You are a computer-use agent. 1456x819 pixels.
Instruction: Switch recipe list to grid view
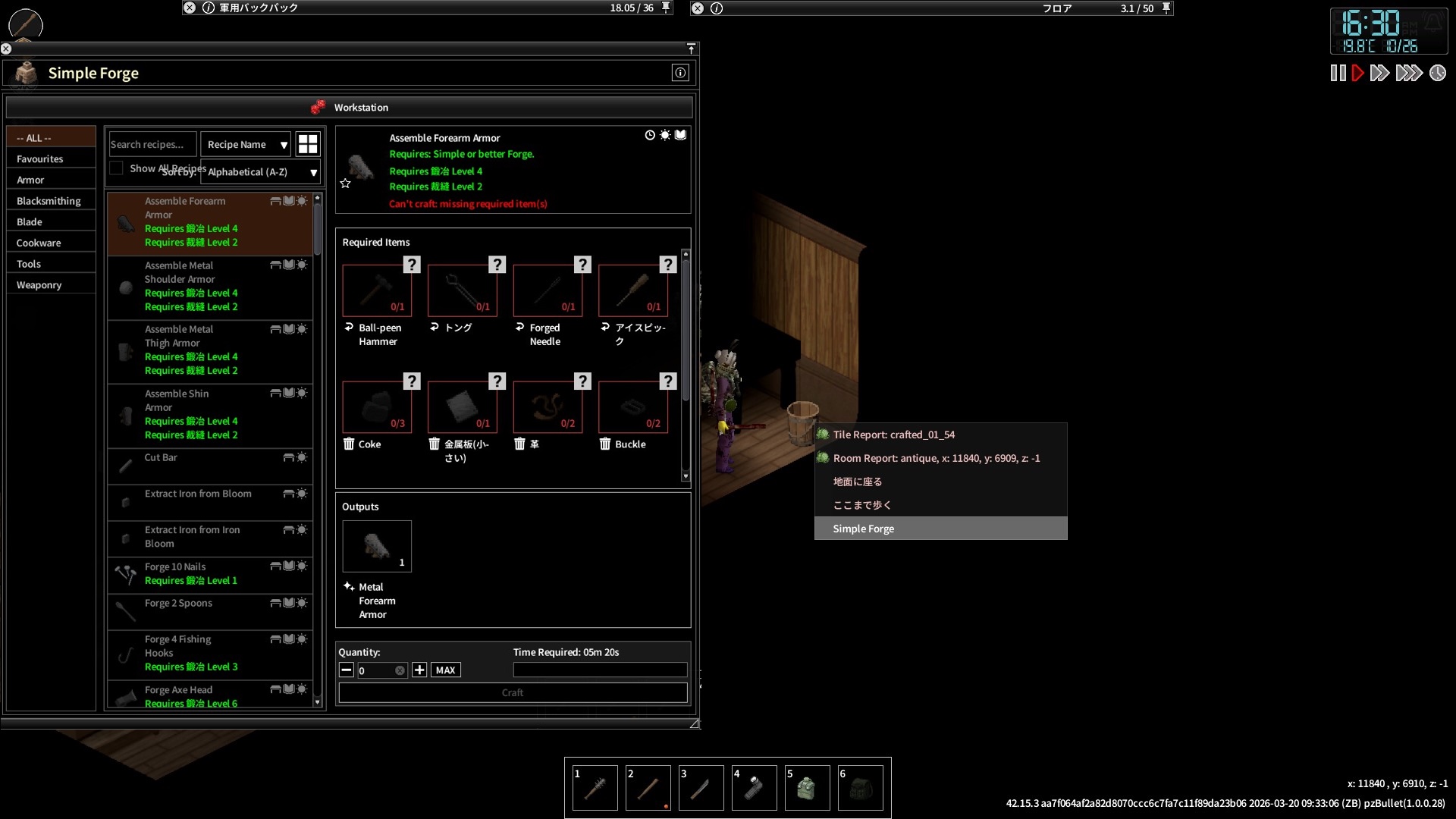308,144
